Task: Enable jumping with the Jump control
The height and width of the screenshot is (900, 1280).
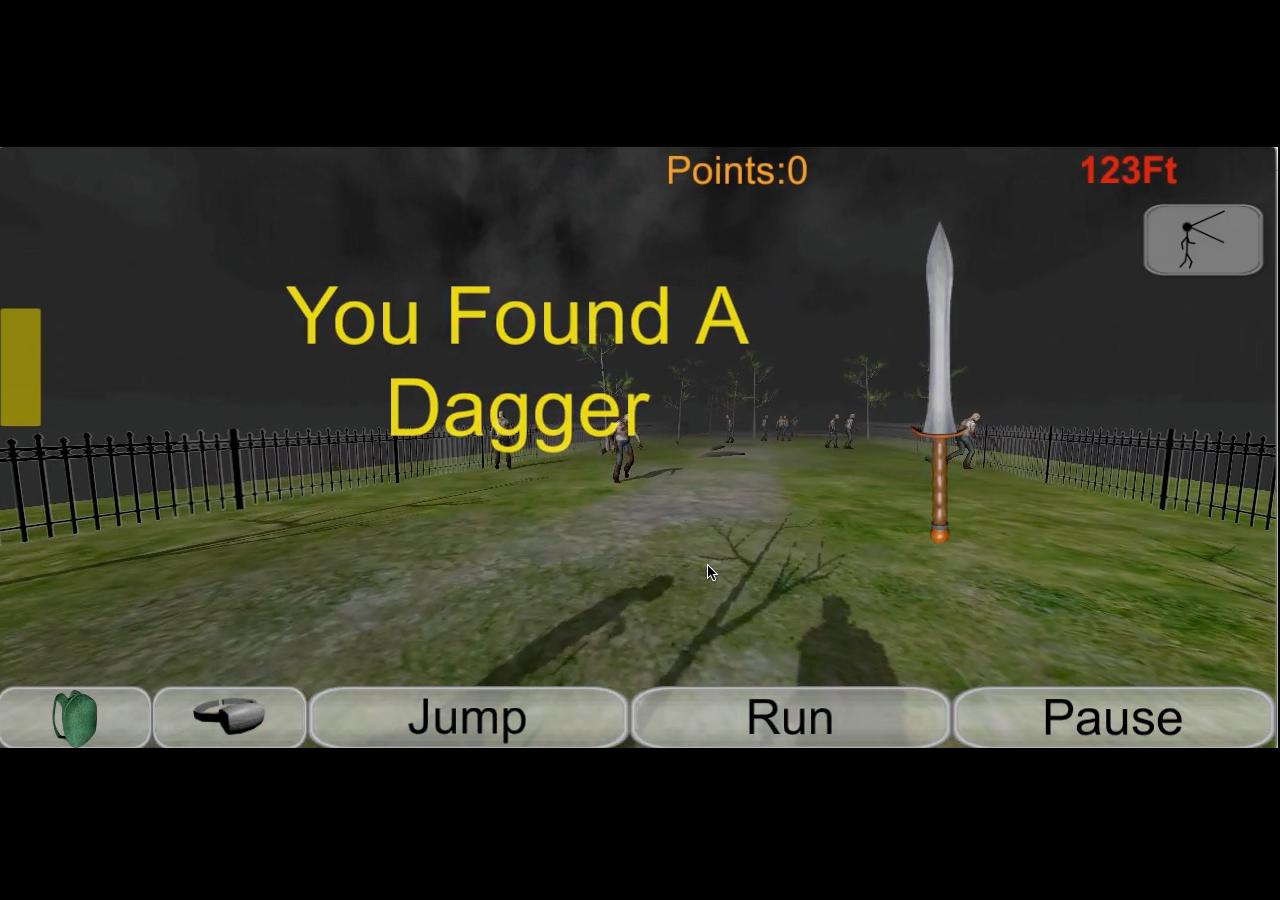Action: click(468, 716)
